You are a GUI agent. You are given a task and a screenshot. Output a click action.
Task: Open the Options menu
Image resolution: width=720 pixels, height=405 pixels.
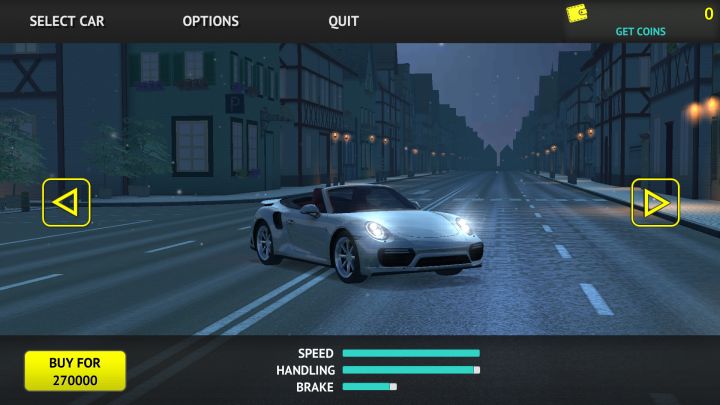pos(210,21)
